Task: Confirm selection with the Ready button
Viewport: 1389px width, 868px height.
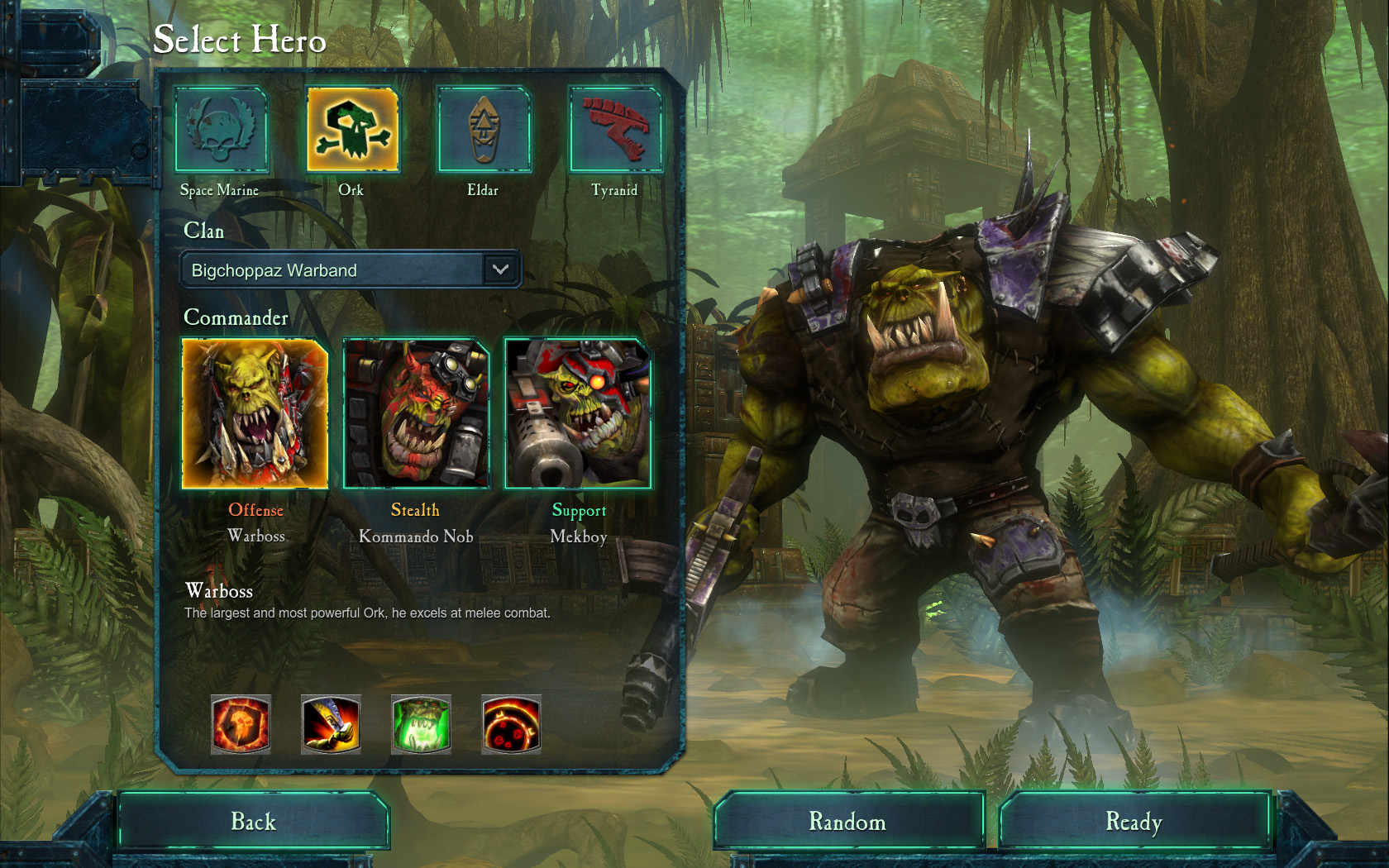Action: tap(1134, 821)
